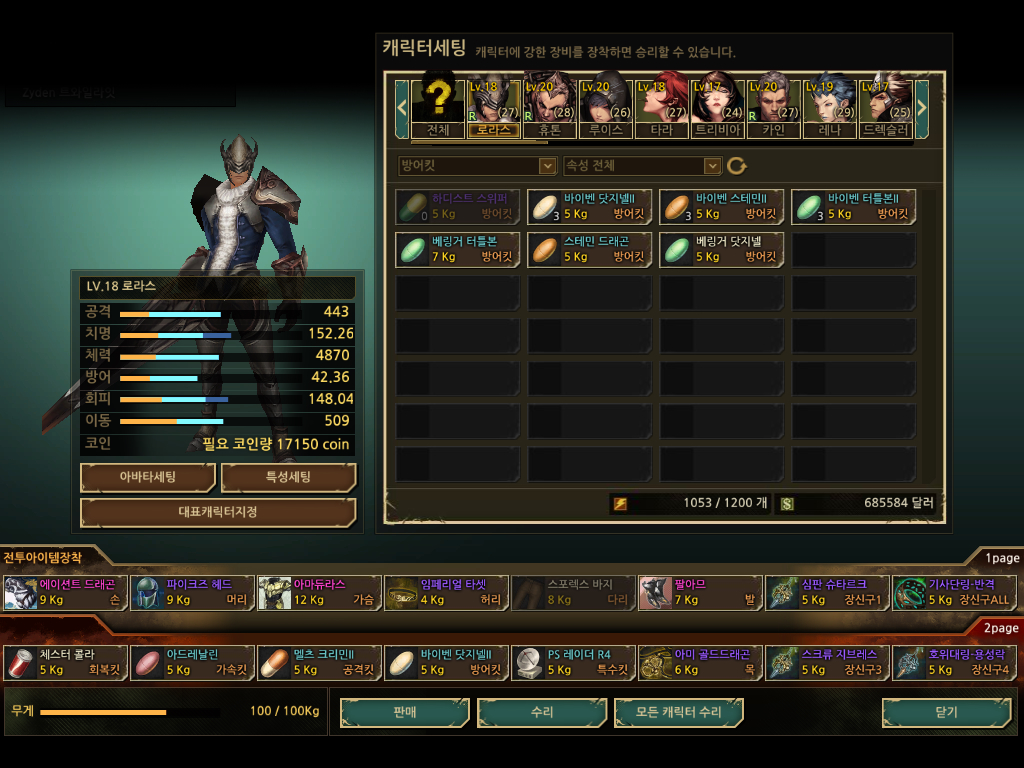Open the 속성 전체 attribute dropdown
The height and width of the screenshot is (768, 1024).
pyautogui.click(x=642, y=166)
